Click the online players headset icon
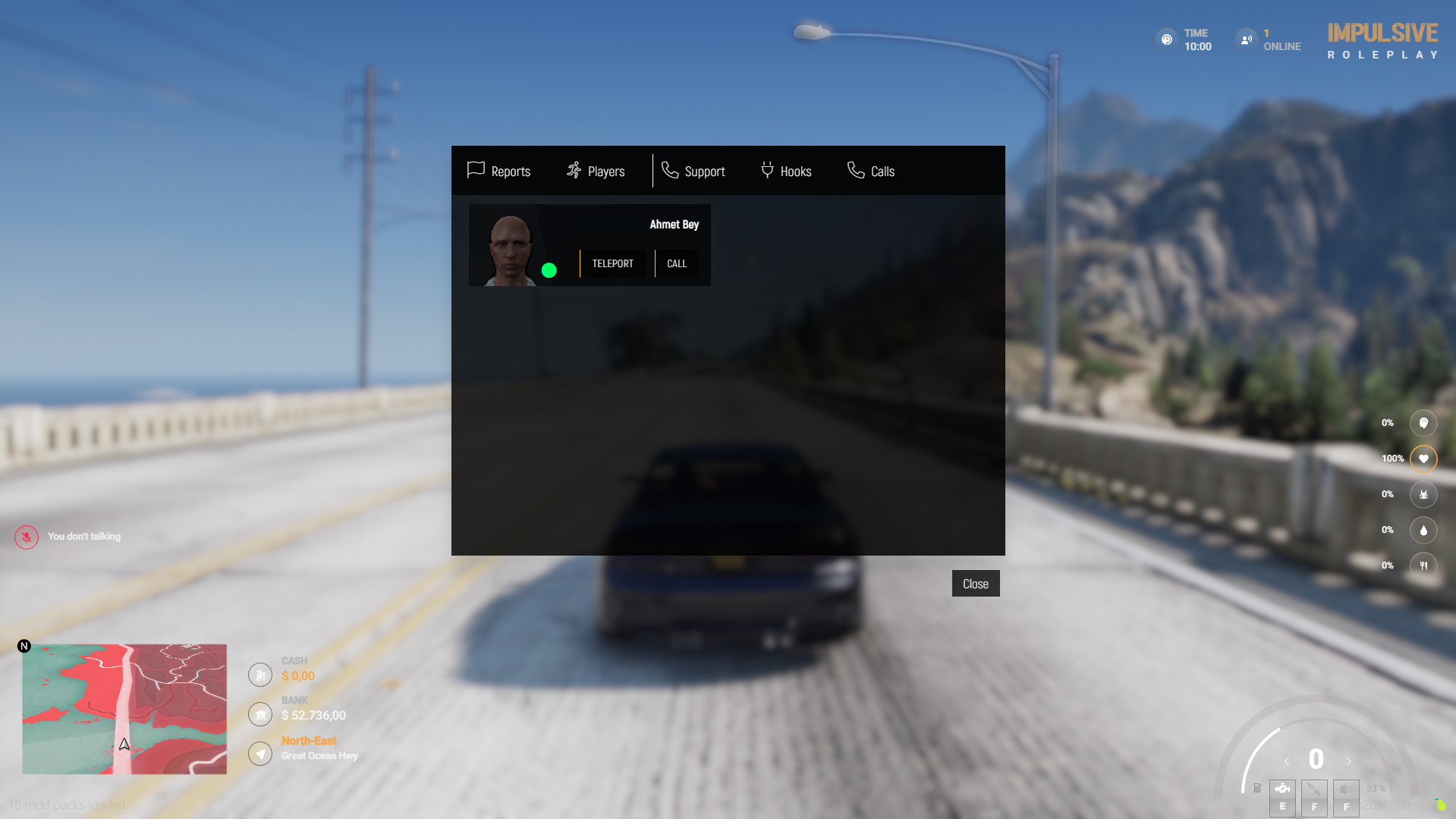Screen dimensions: 1456x819 click(1245, 39)
